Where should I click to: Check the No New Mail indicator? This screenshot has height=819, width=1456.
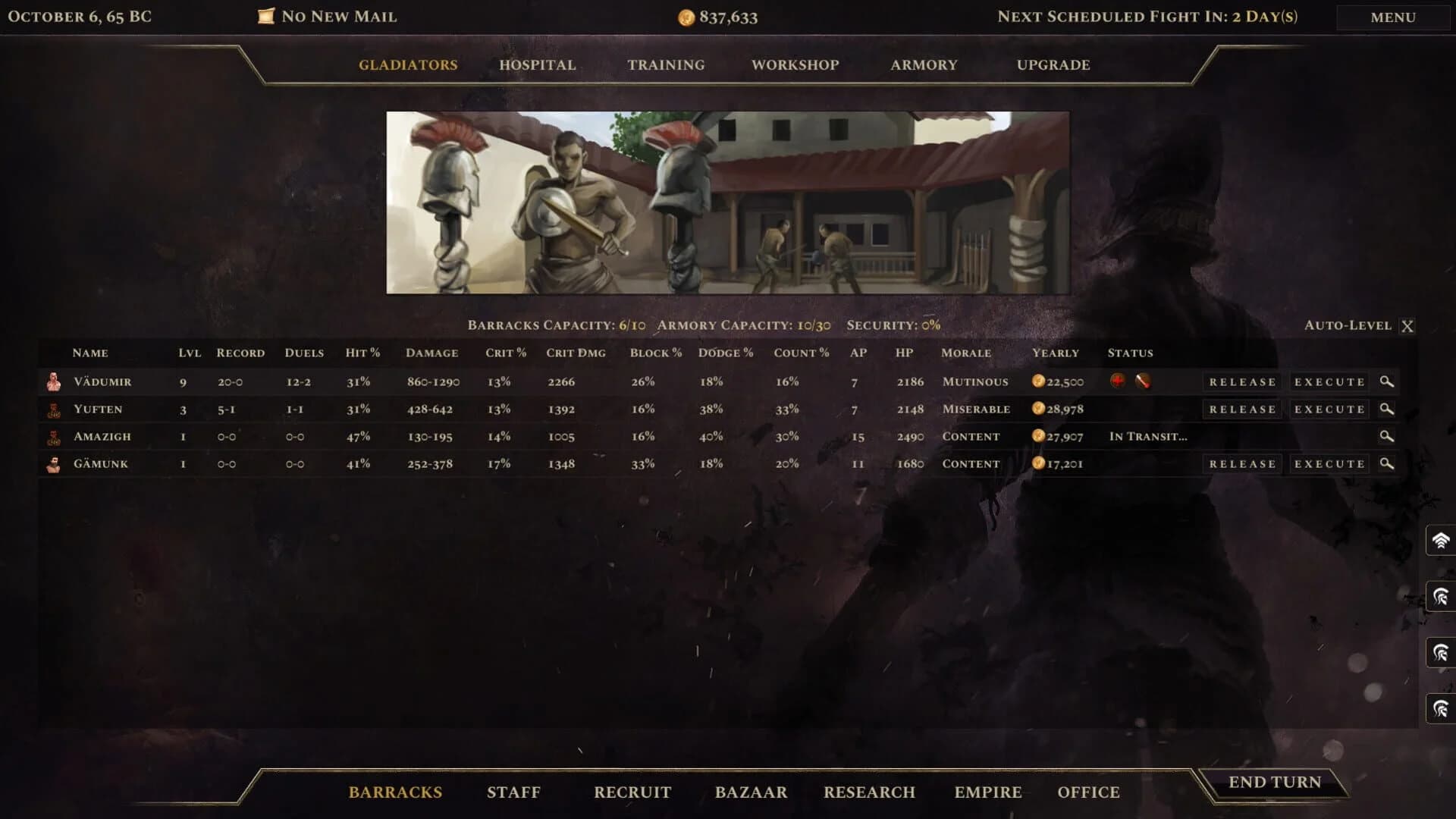pos(328,17)
